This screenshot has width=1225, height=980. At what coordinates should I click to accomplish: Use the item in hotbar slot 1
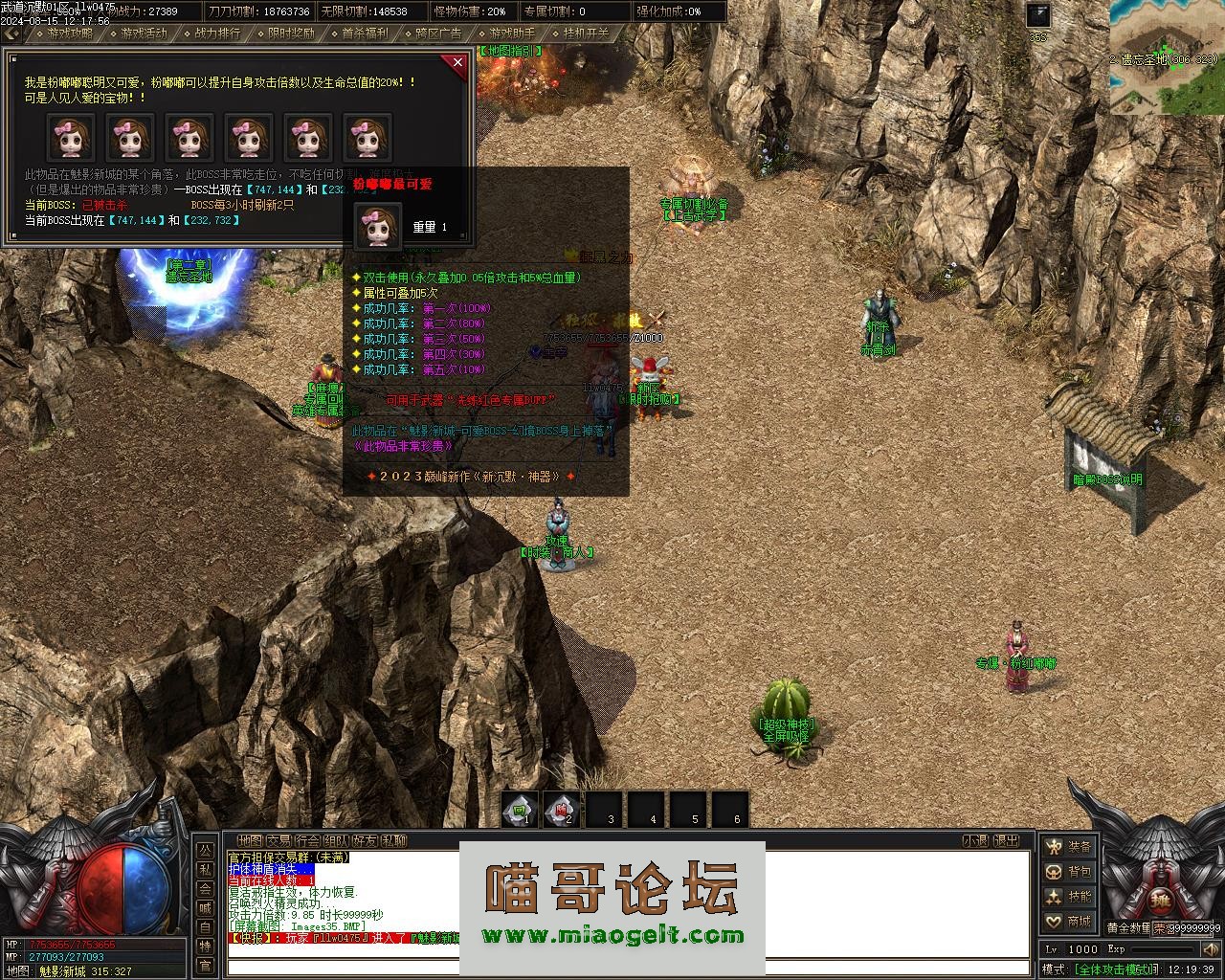point(520,810)
